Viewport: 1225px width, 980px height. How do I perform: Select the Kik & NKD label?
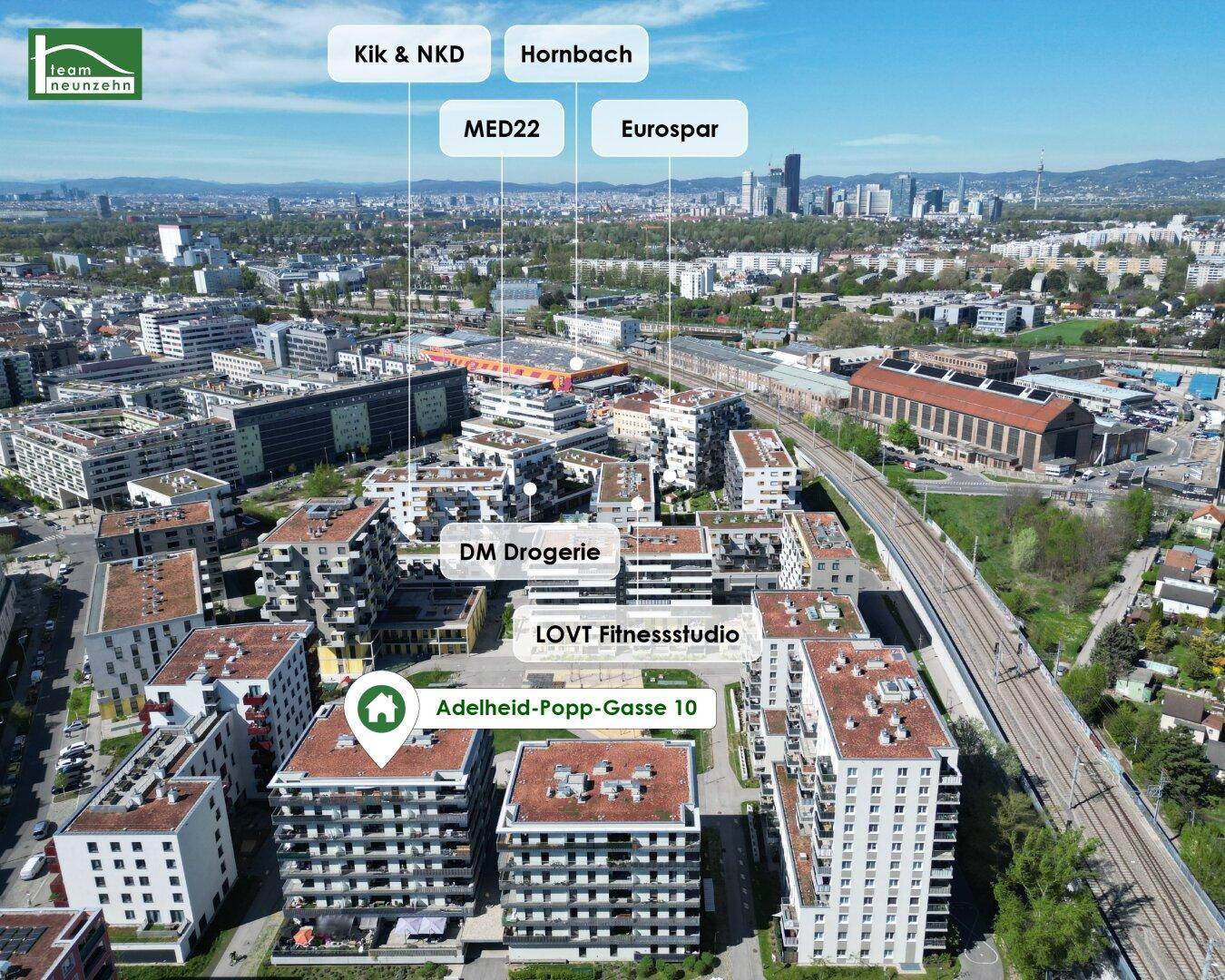tap(408, 54)
